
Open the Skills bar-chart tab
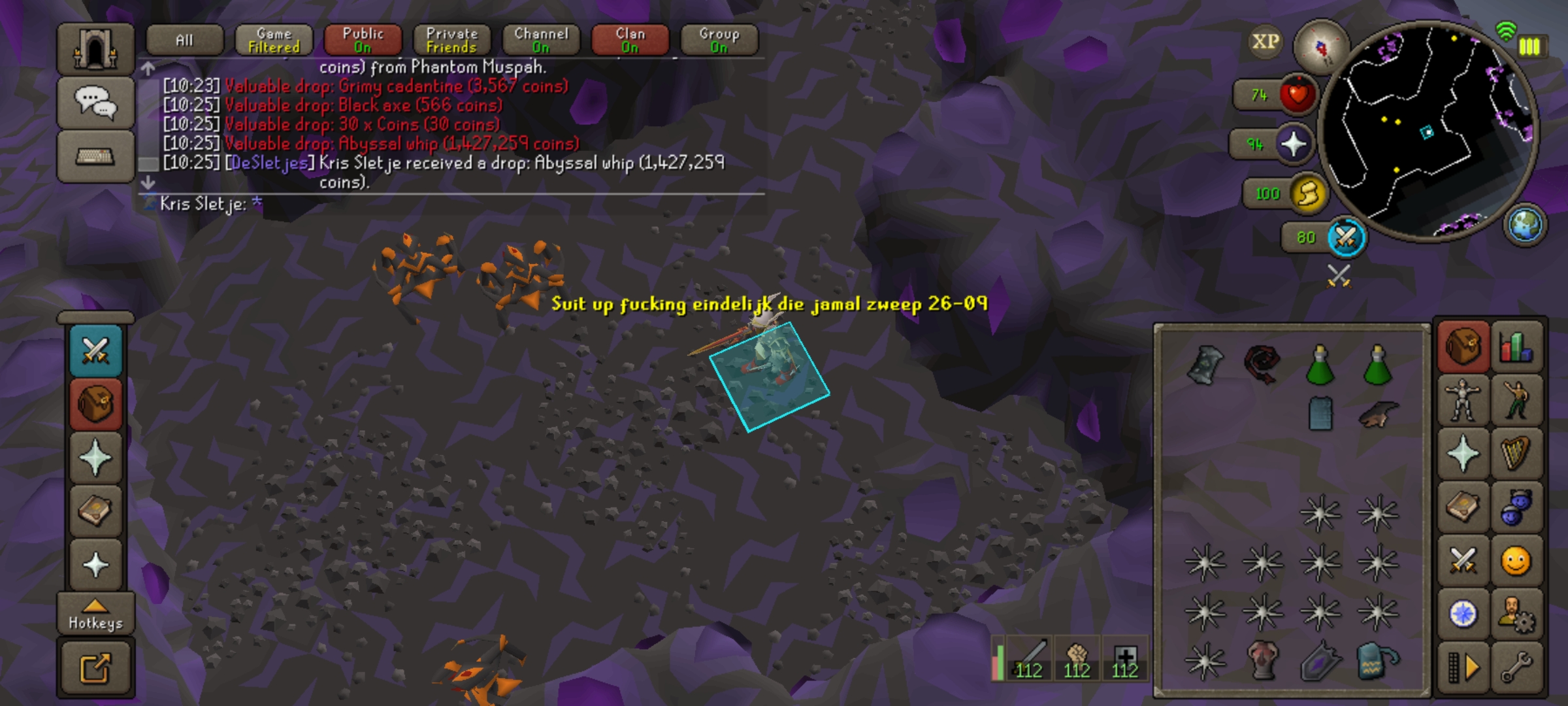pos(1516,346)
